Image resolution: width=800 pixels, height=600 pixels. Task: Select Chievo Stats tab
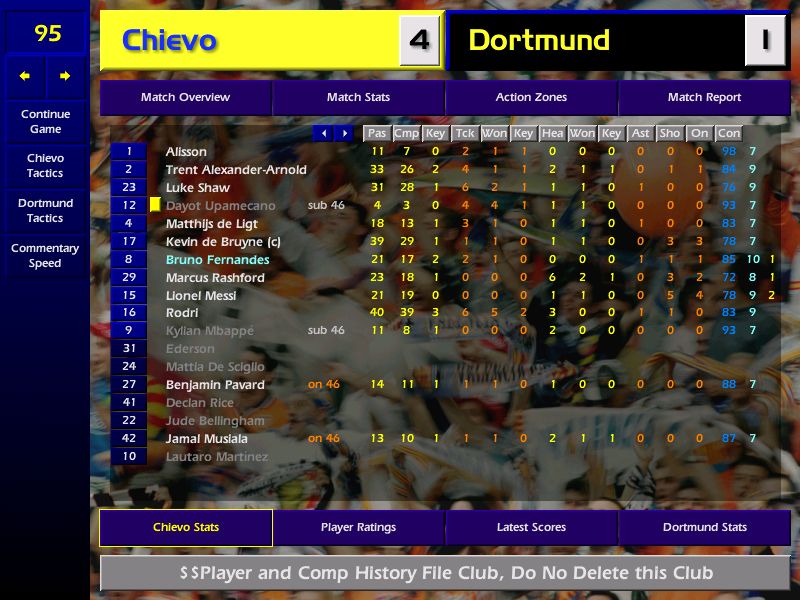(x=185, y=527)
